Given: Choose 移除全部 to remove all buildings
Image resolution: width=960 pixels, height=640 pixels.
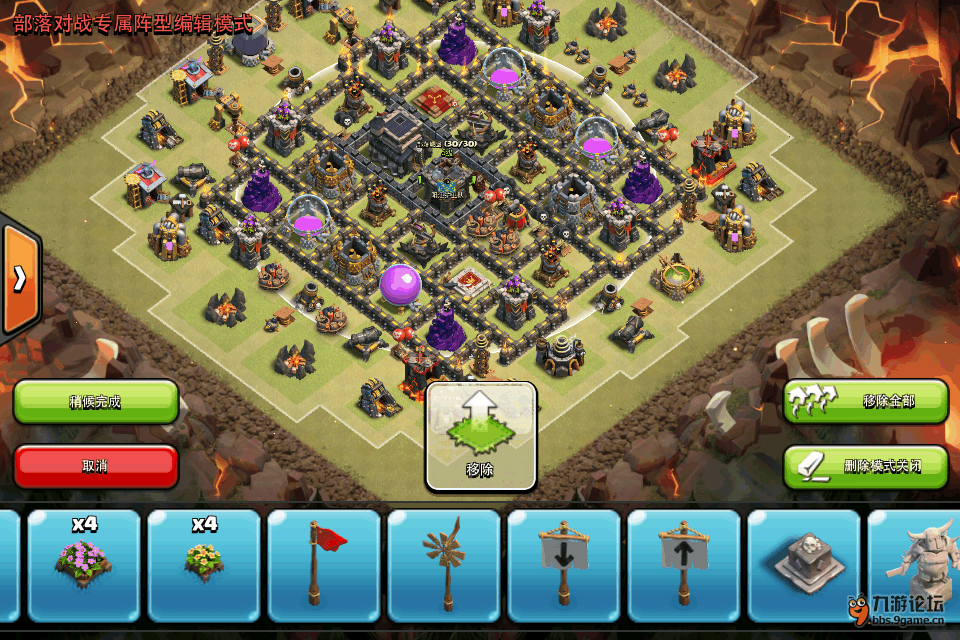Looking at the screenshot, I should coord(865,401).
